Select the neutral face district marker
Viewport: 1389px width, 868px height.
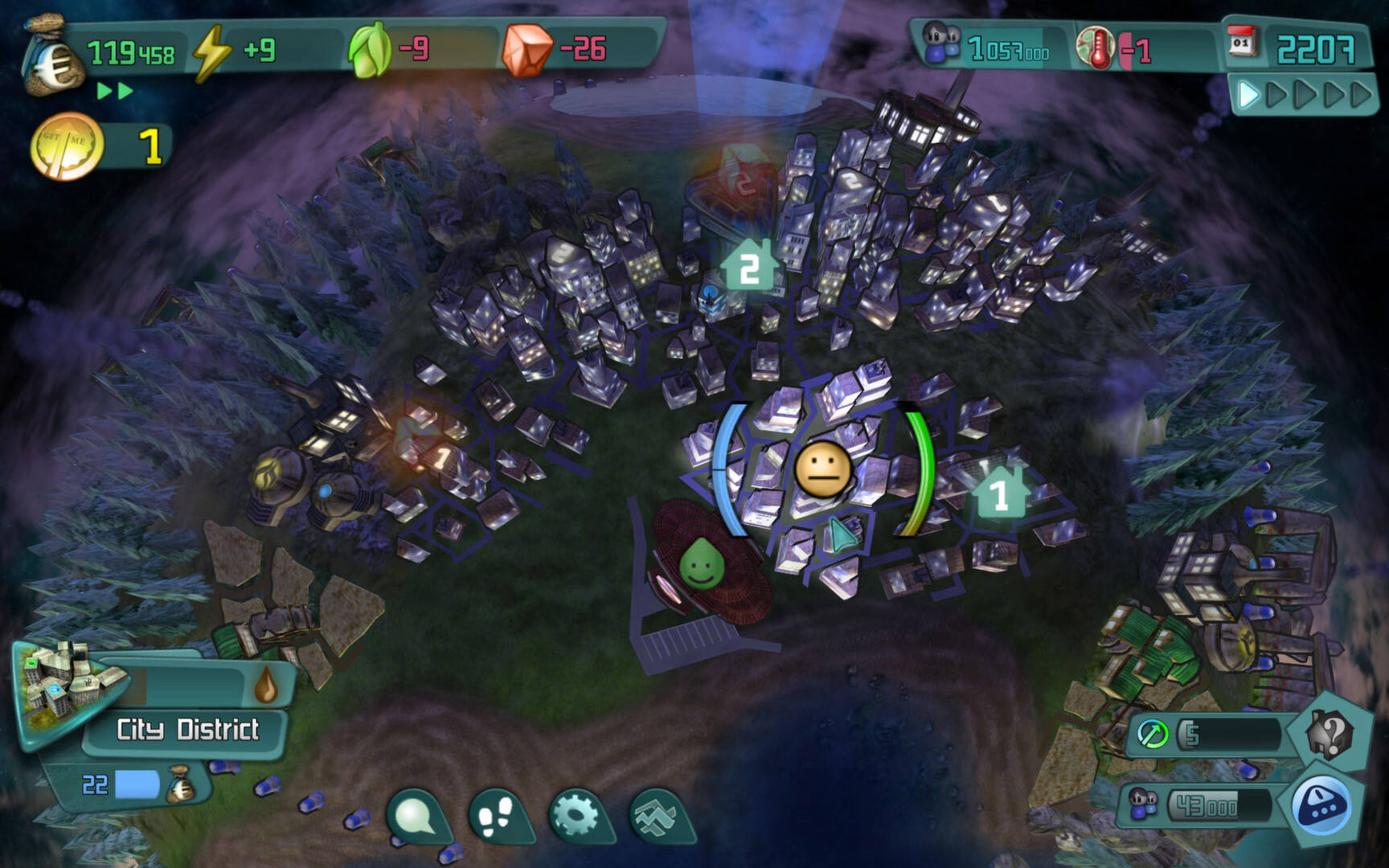point(822,469)
